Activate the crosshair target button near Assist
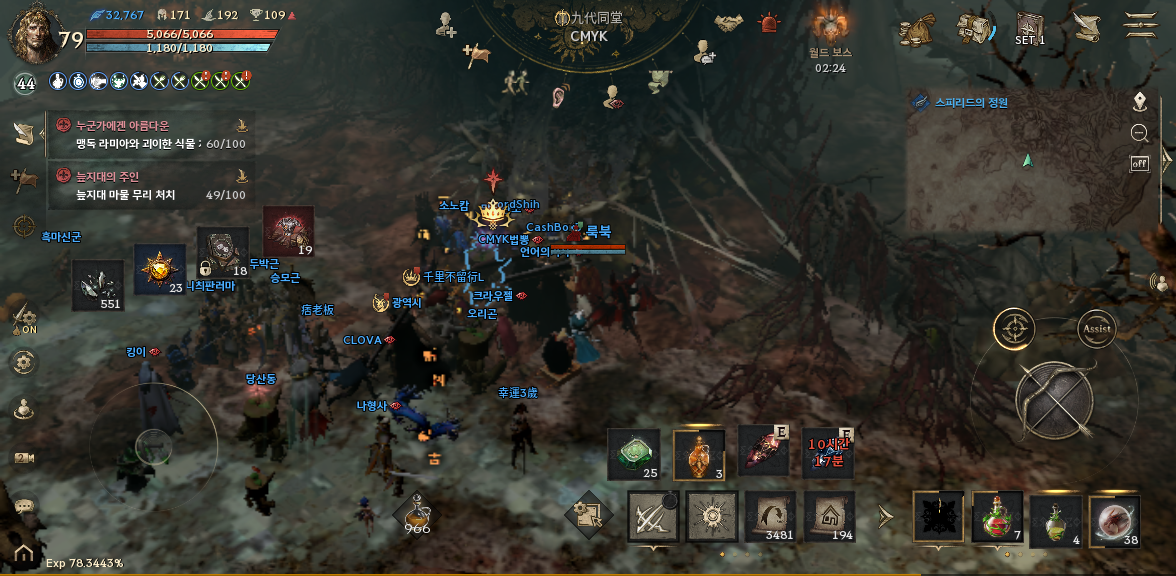Viewport: 1176px width, 576px height. pos(1014,328)
